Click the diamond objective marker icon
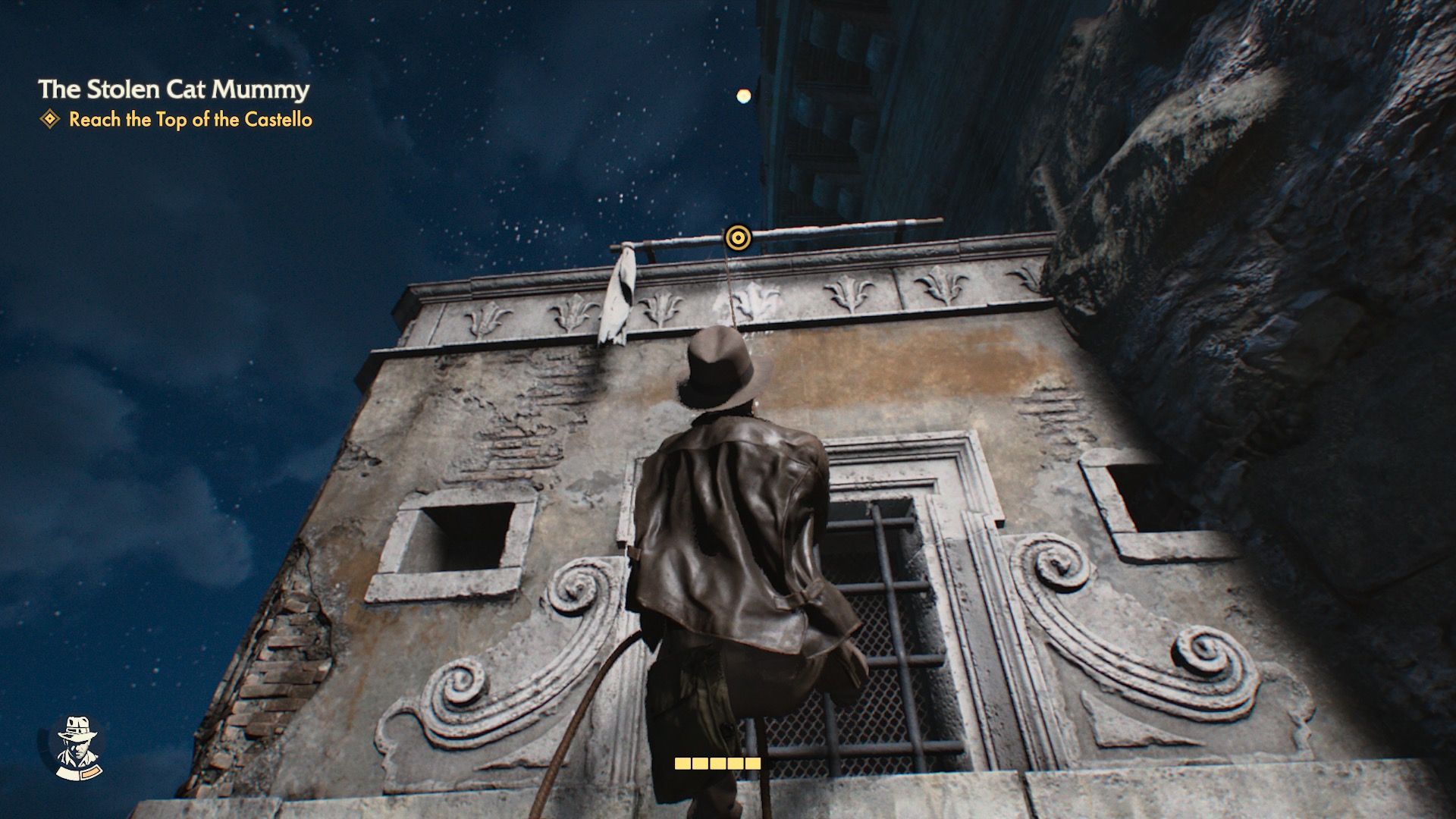 coord(49,118)
